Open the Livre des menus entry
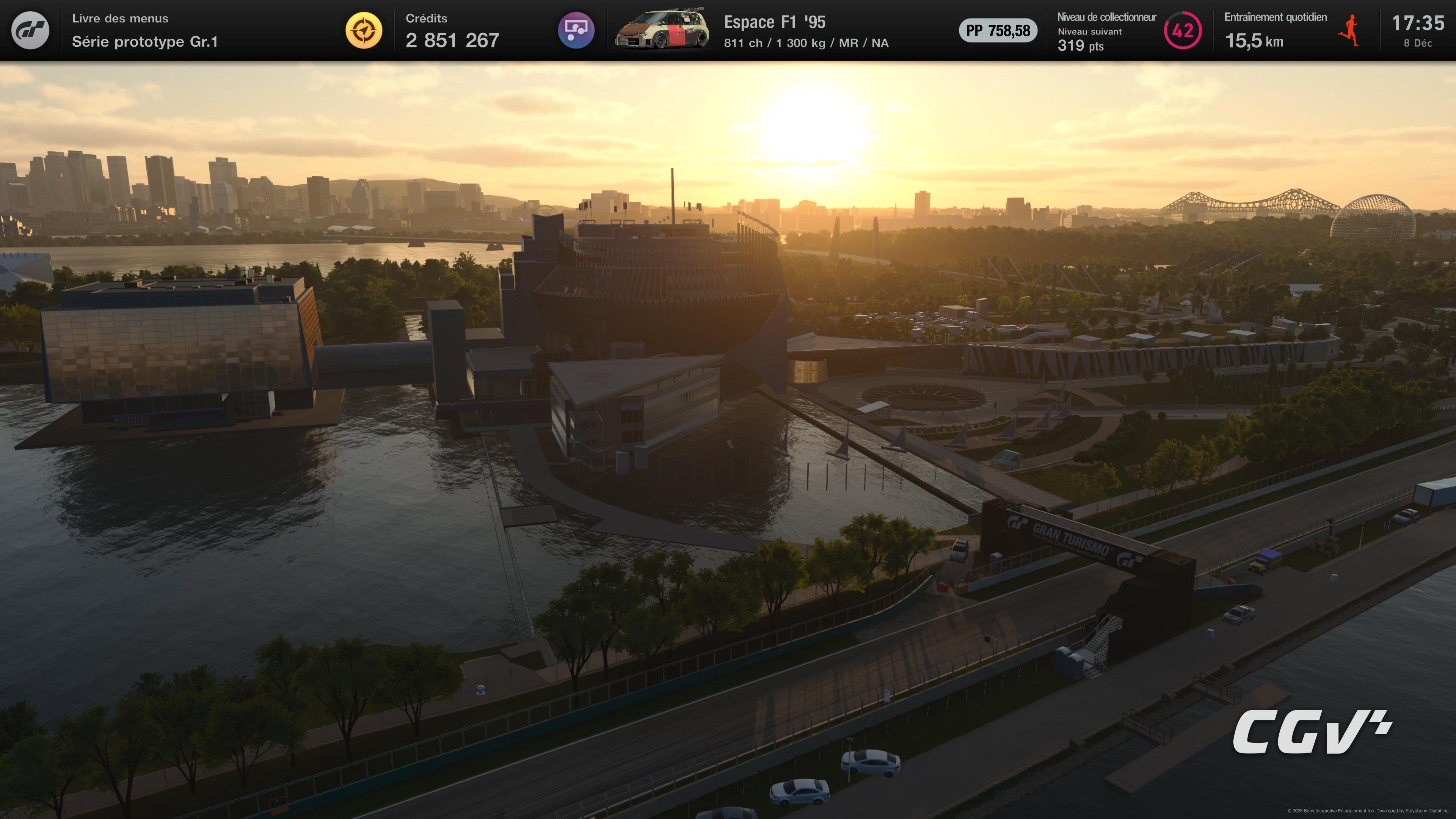Viewport: 1456px width, 819px height. point(119,18)
